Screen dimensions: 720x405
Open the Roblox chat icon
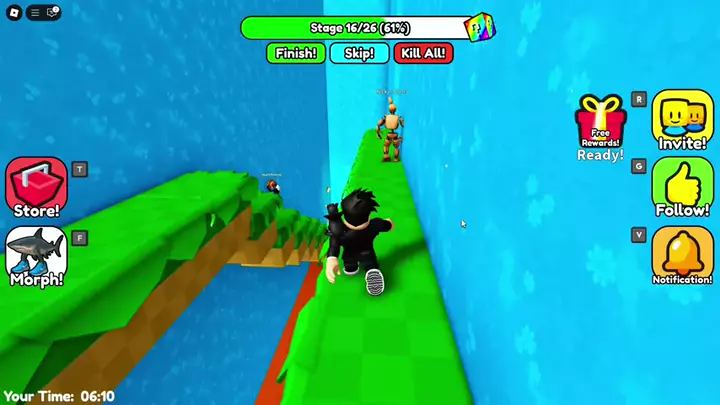[x=52, y=12]
